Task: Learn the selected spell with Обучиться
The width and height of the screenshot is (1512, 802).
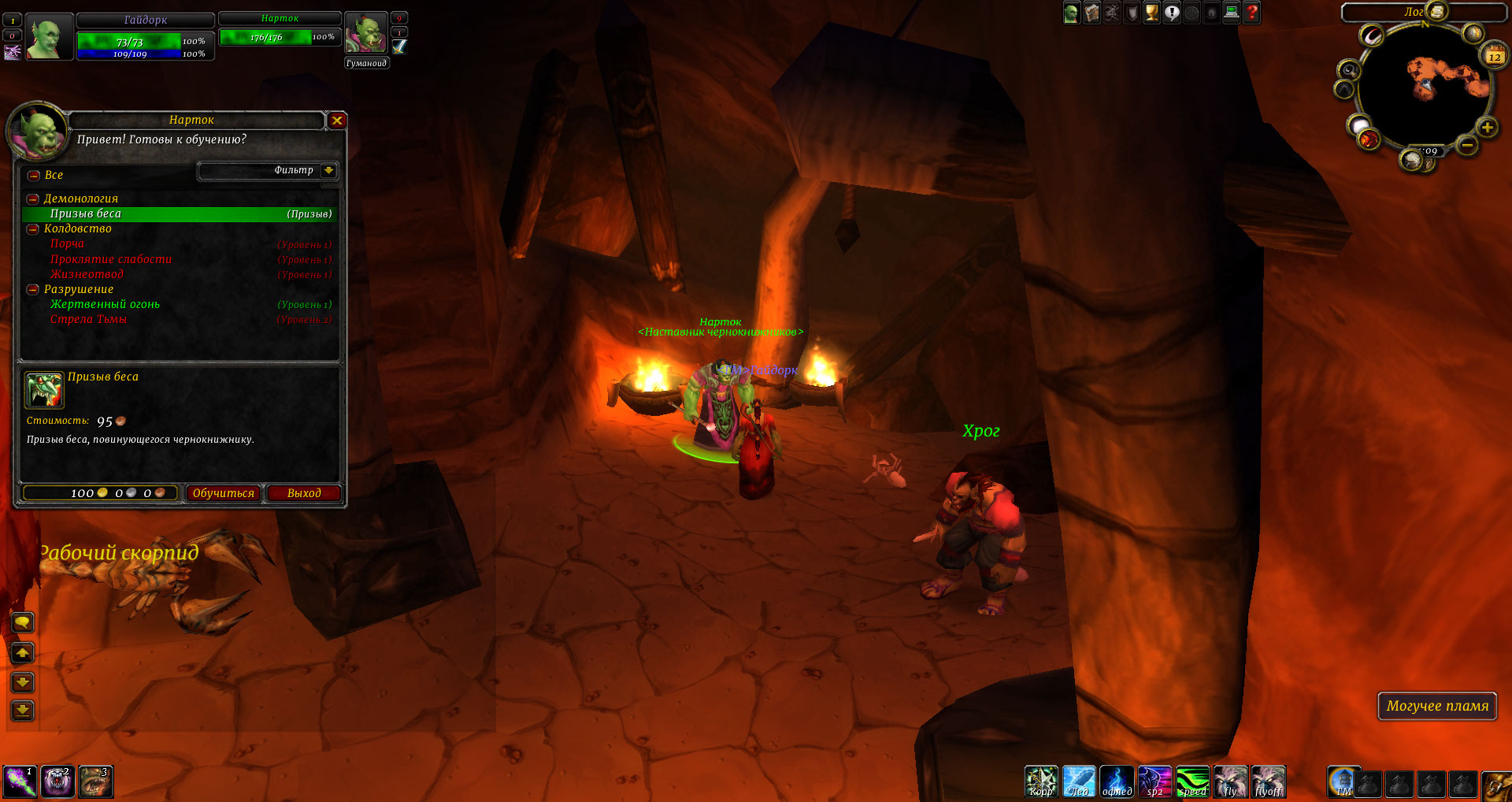Action: point(224,493)
